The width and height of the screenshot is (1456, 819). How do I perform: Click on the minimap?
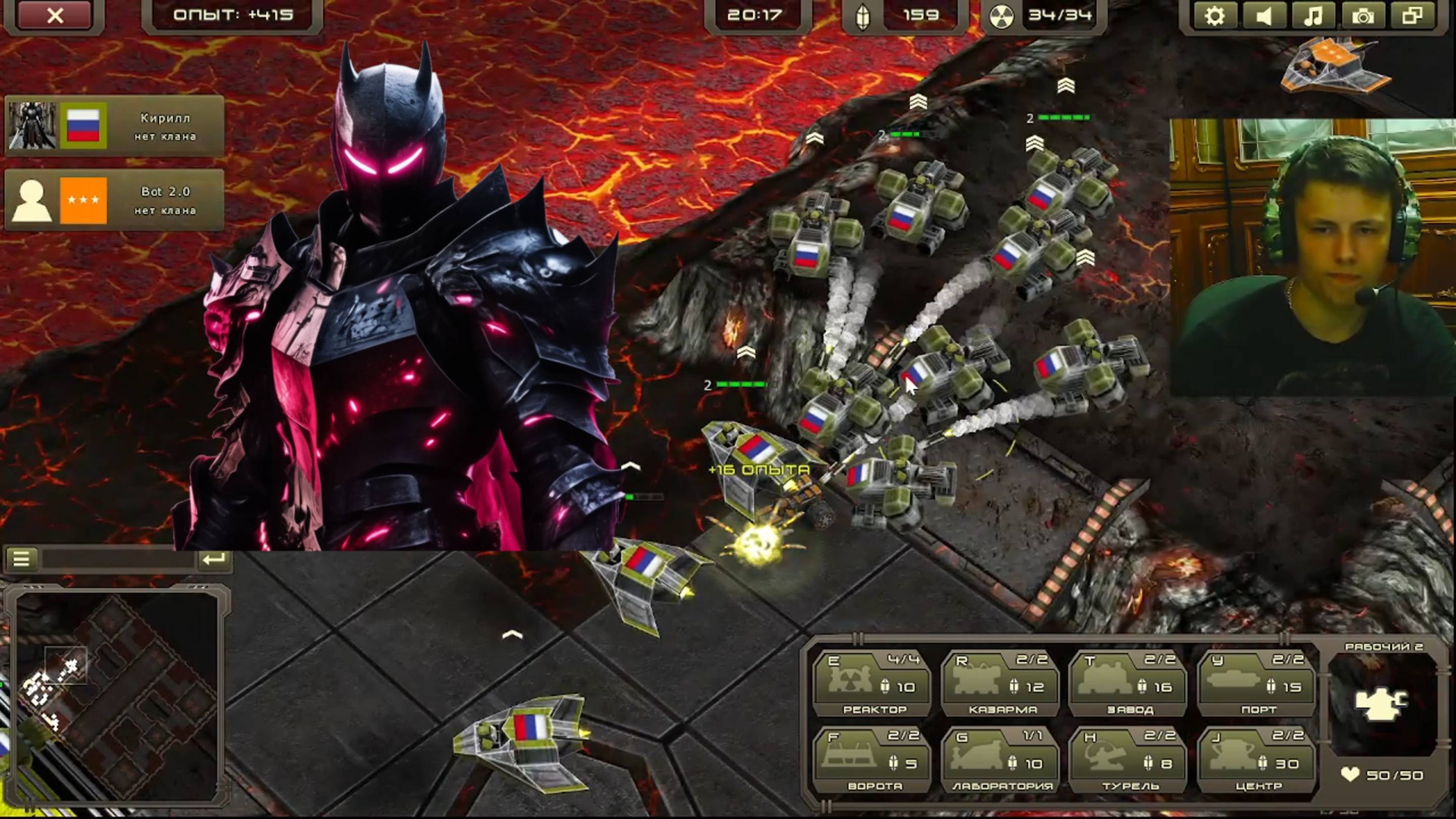117,695
